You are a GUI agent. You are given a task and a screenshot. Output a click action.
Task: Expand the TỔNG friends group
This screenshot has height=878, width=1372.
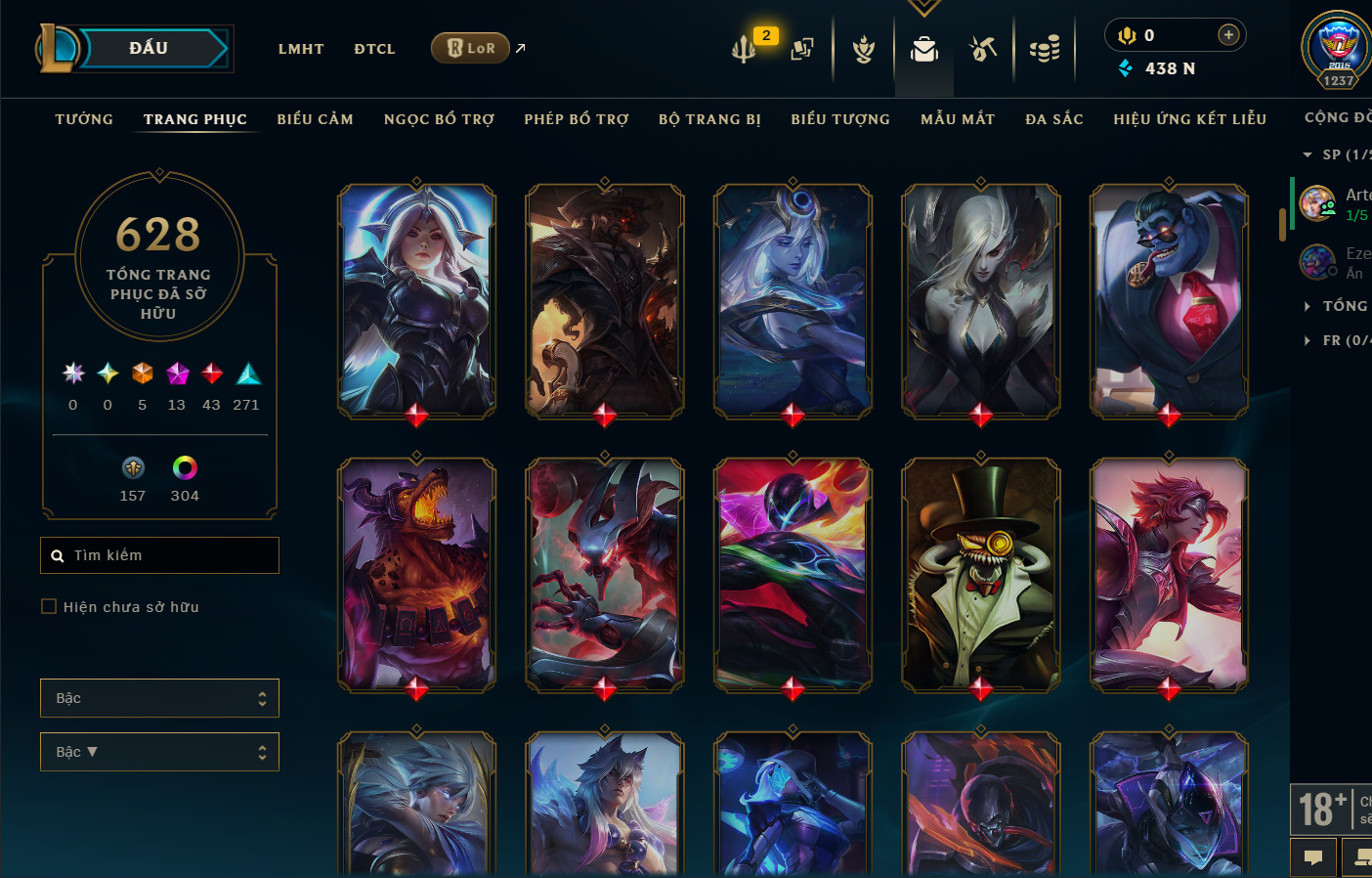pos(1345,306)
